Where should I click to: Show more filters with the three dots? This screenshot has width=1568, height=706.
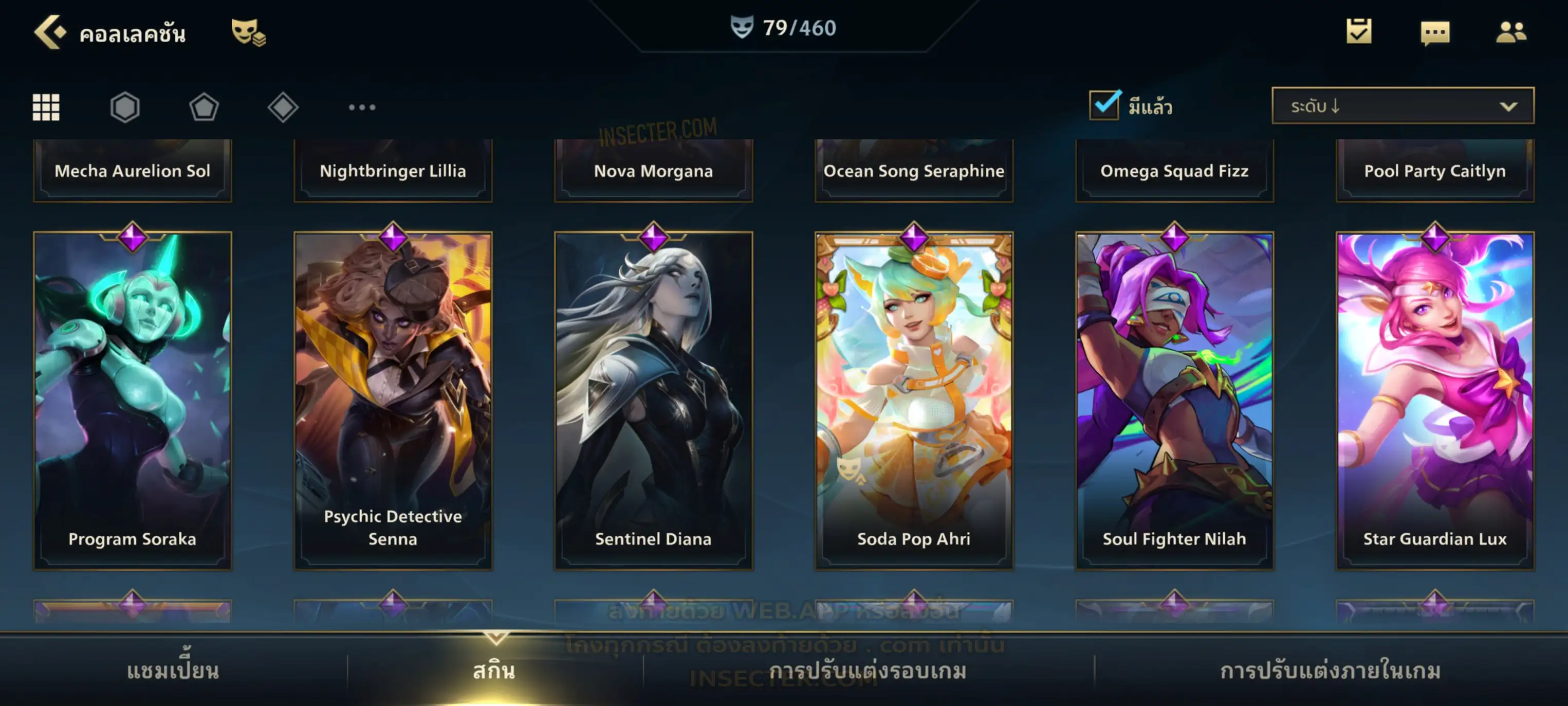[x=362, y=107]
